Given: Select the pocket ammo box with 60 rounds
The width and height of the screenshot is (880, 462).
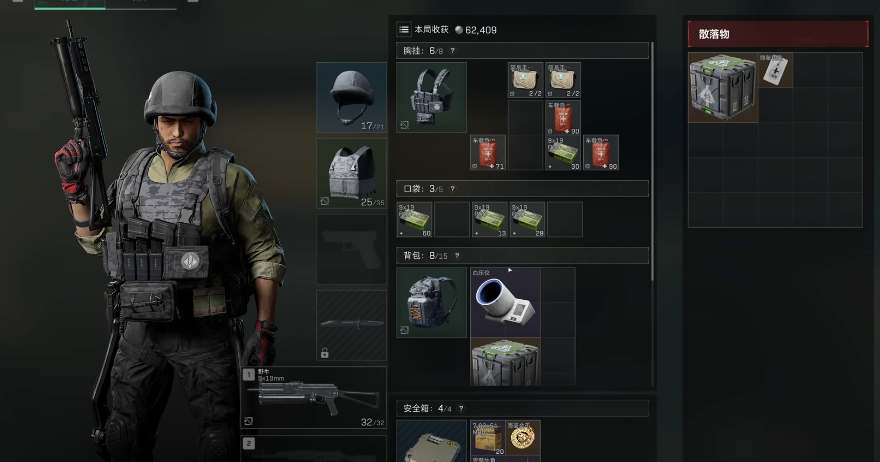Looking at the screenshot, I should coord(415,219).
